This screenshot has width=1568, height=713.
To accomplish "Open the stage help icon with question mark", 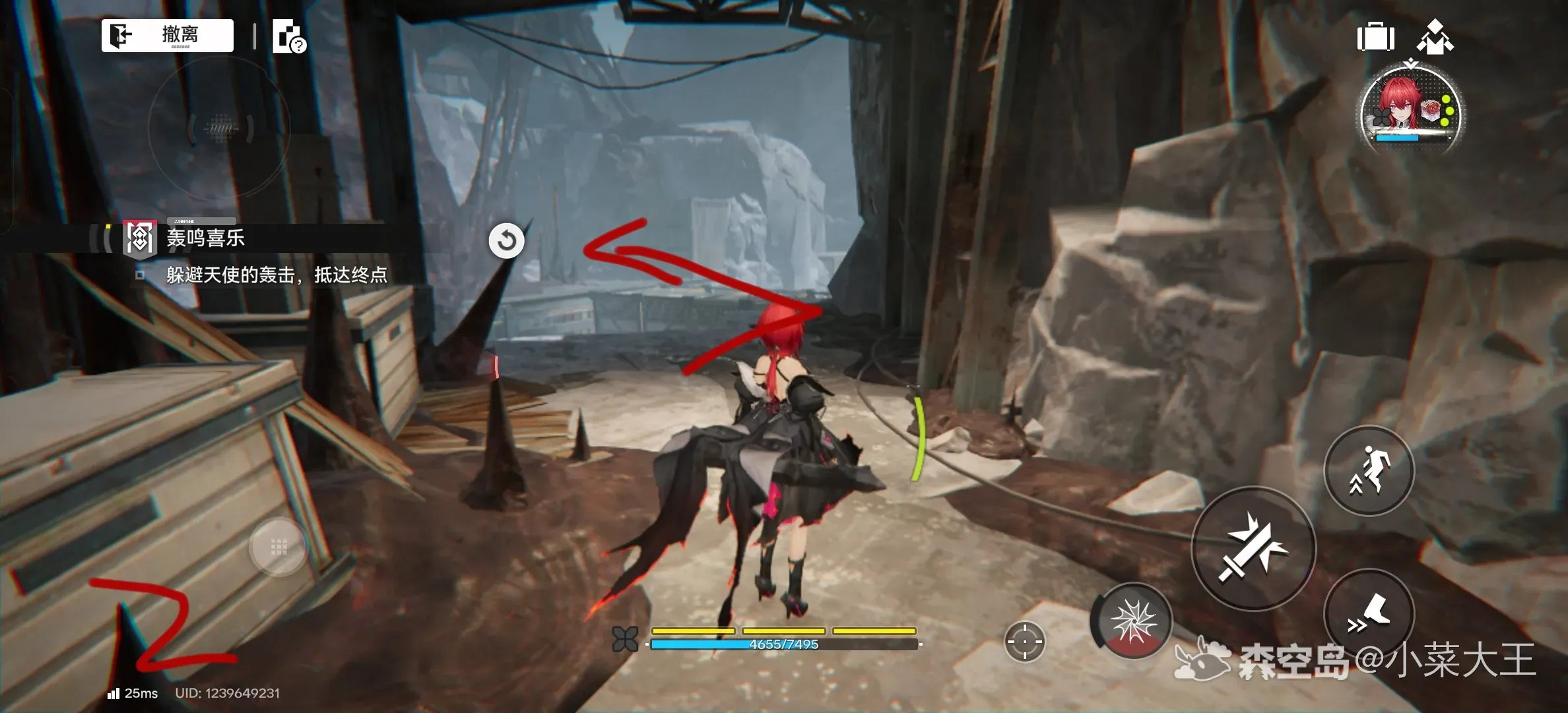I will (x=288, y=36).
